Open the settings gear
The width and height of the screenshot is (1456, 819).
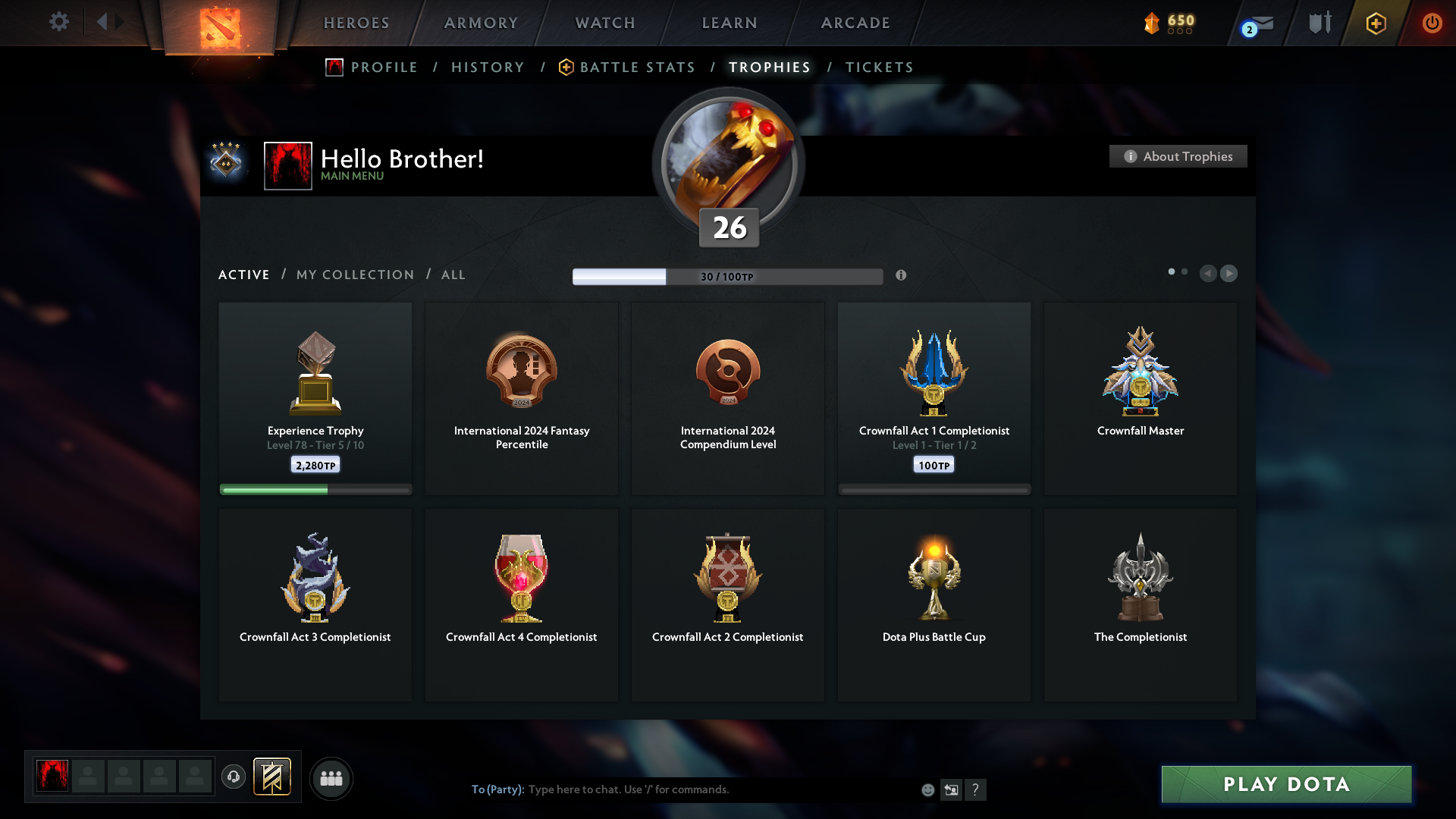point(59,22)
